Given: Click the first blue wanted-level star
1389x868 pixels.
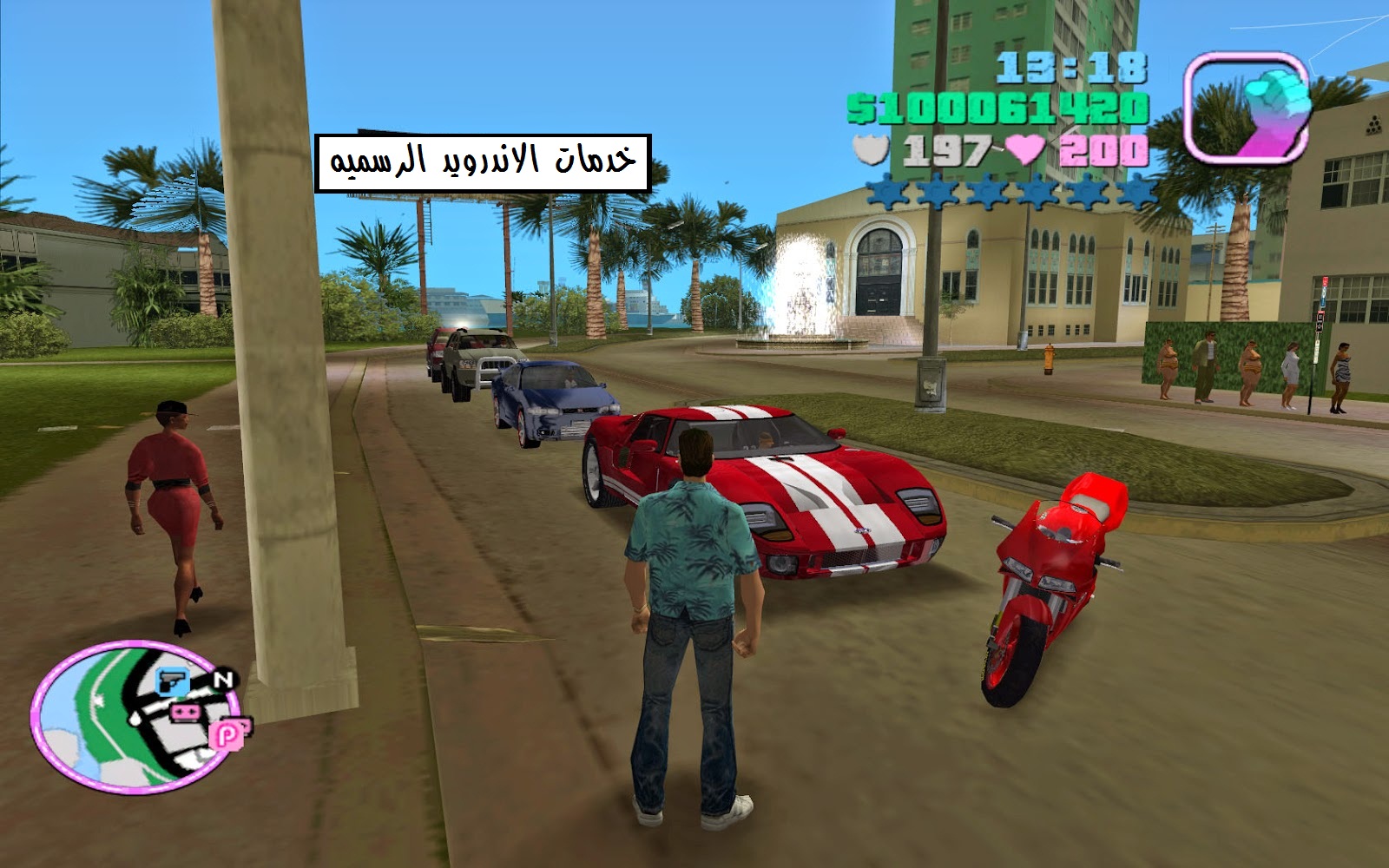Looking at the screenshot, I should pyautogui.click(x=887, y=193).
